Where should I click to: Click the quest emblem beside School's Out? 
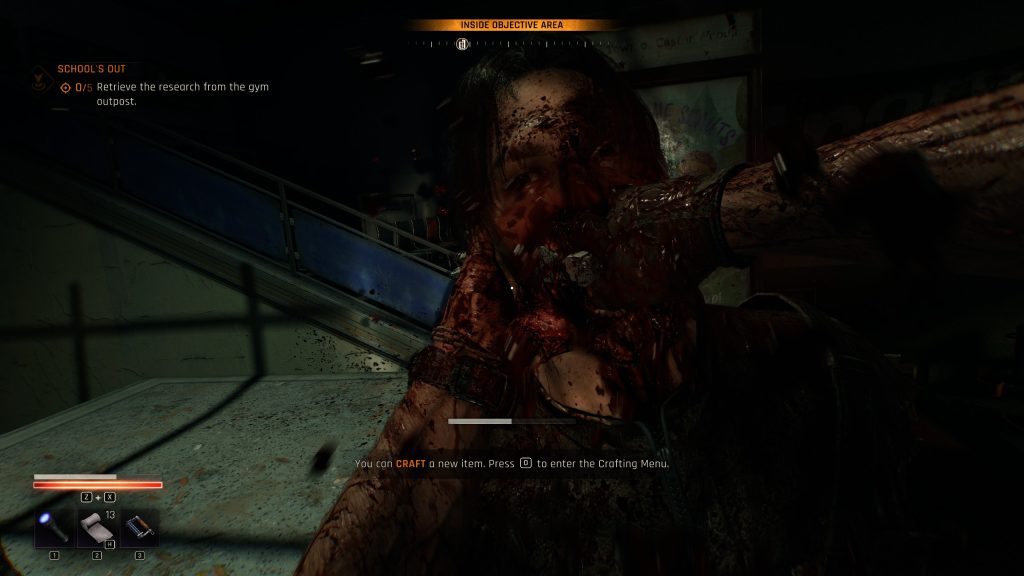point(39,76)
